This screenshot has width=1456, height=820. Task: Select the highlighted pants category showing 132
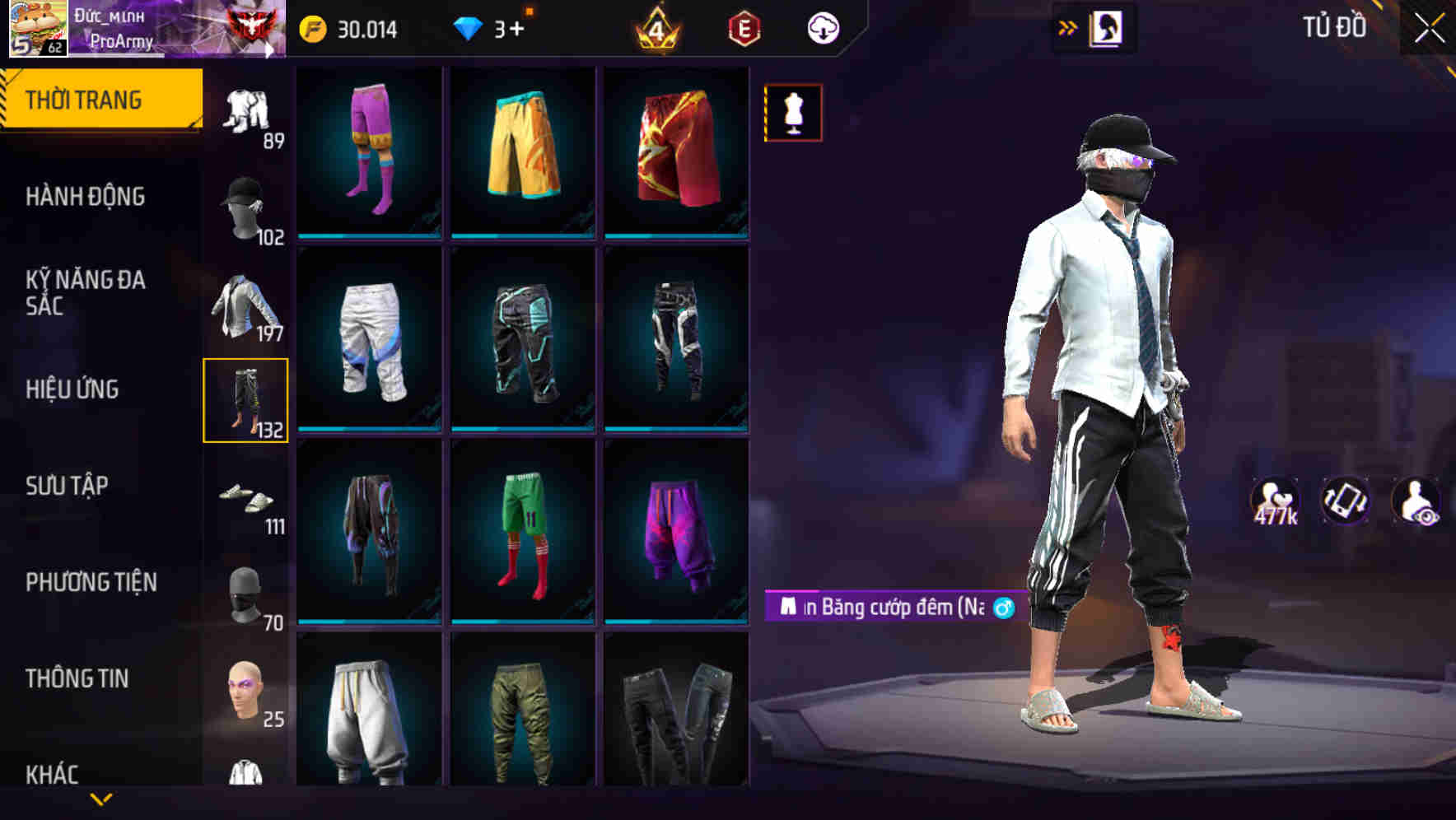coord(246,401)
